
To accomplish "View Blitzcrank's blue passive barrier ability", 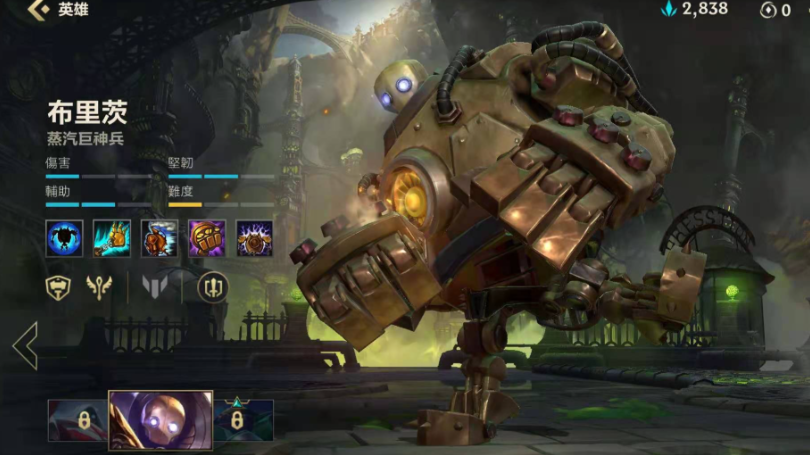I will pyautogui.click(x=64, y=238).
